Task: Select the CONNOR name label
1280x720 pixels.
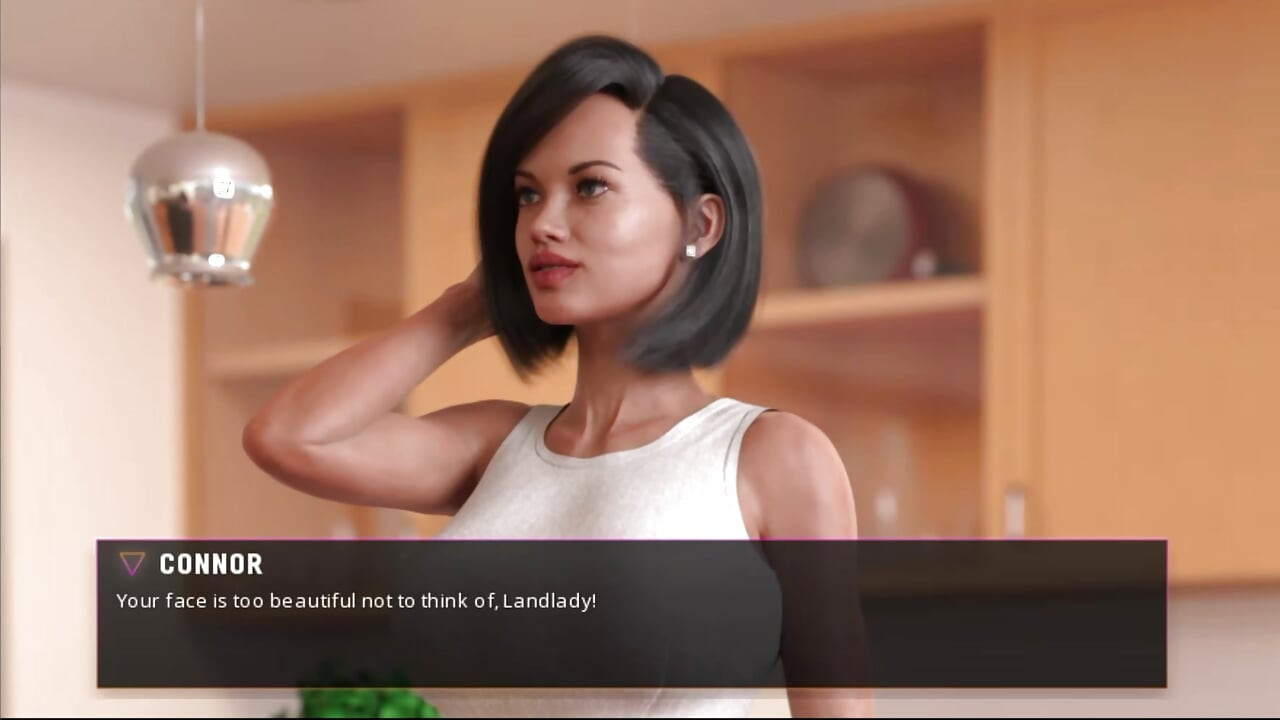Action: [211, 565]
